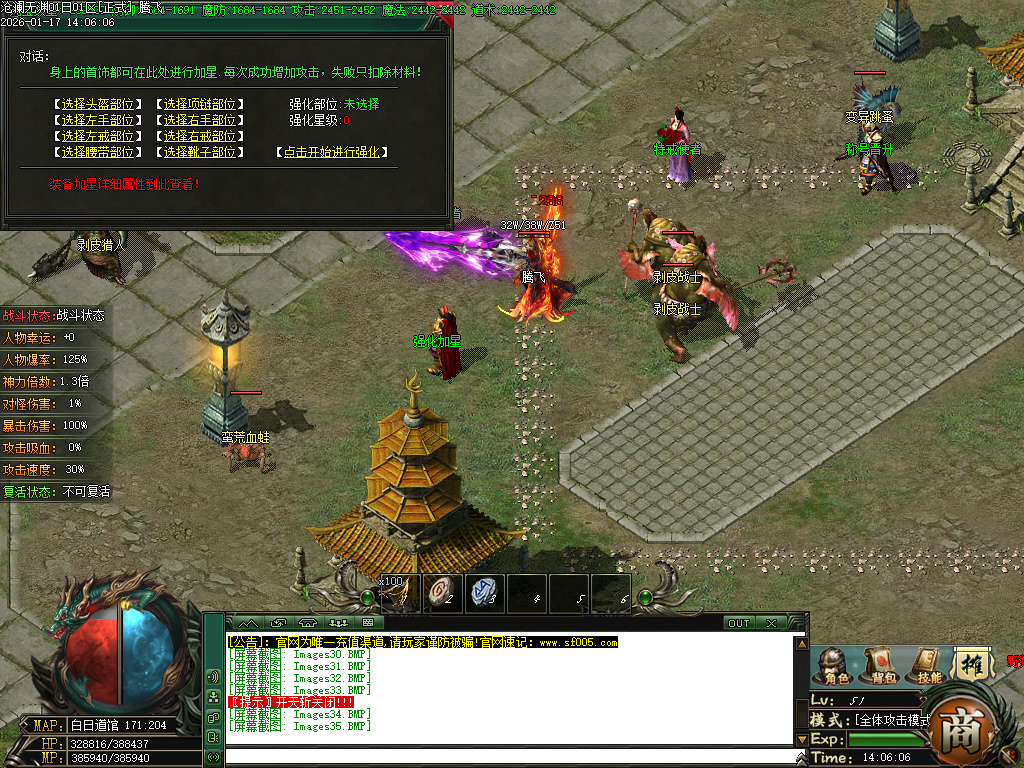This screenshot has width=1024, height=768.
Task: Pick the left hand option 选择左手部位
Action: [x=97, y=120]
